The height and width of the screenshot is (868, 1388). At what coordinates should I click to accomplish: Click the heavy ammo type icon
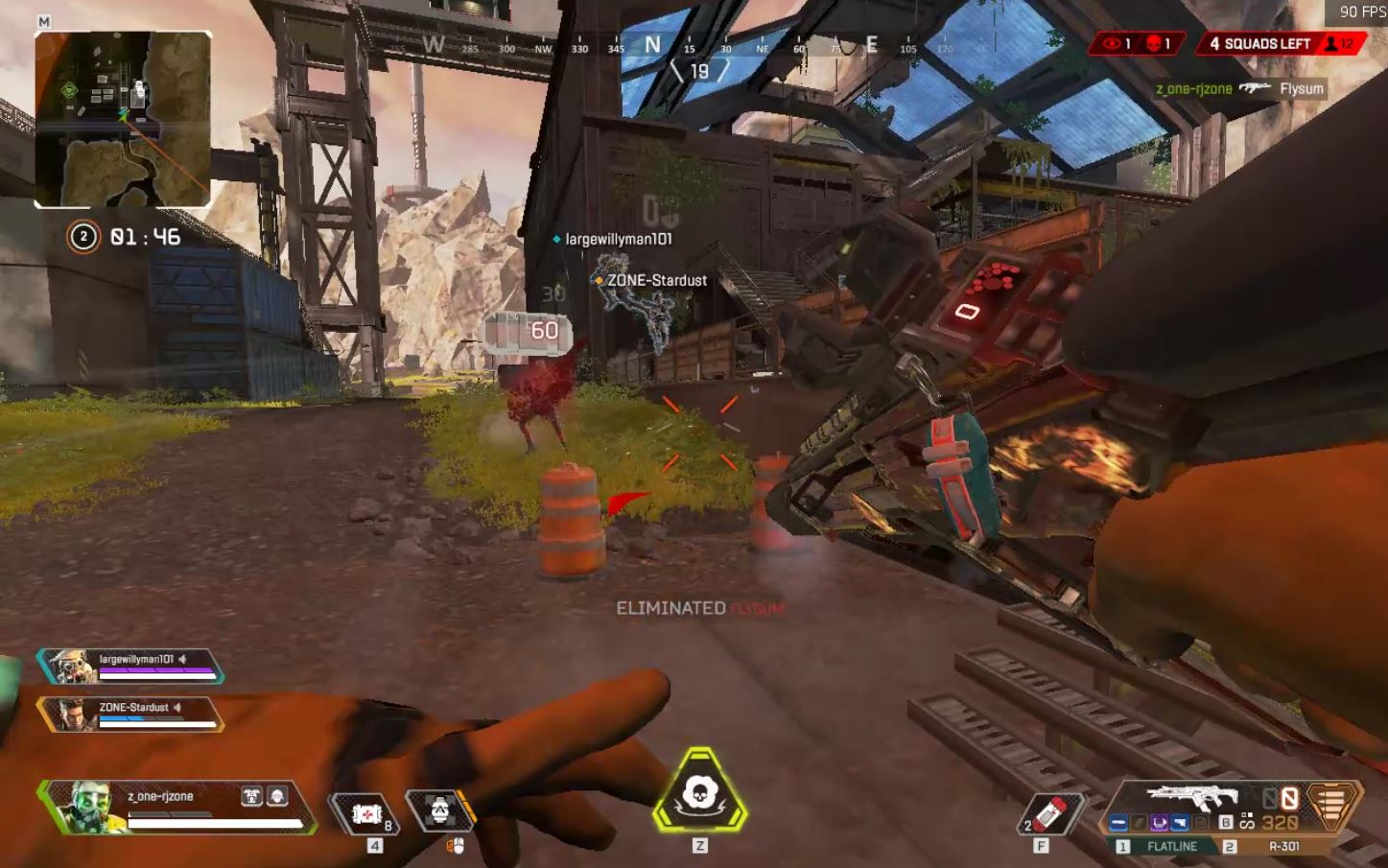pyautogui.click(x=1333, y=805)
